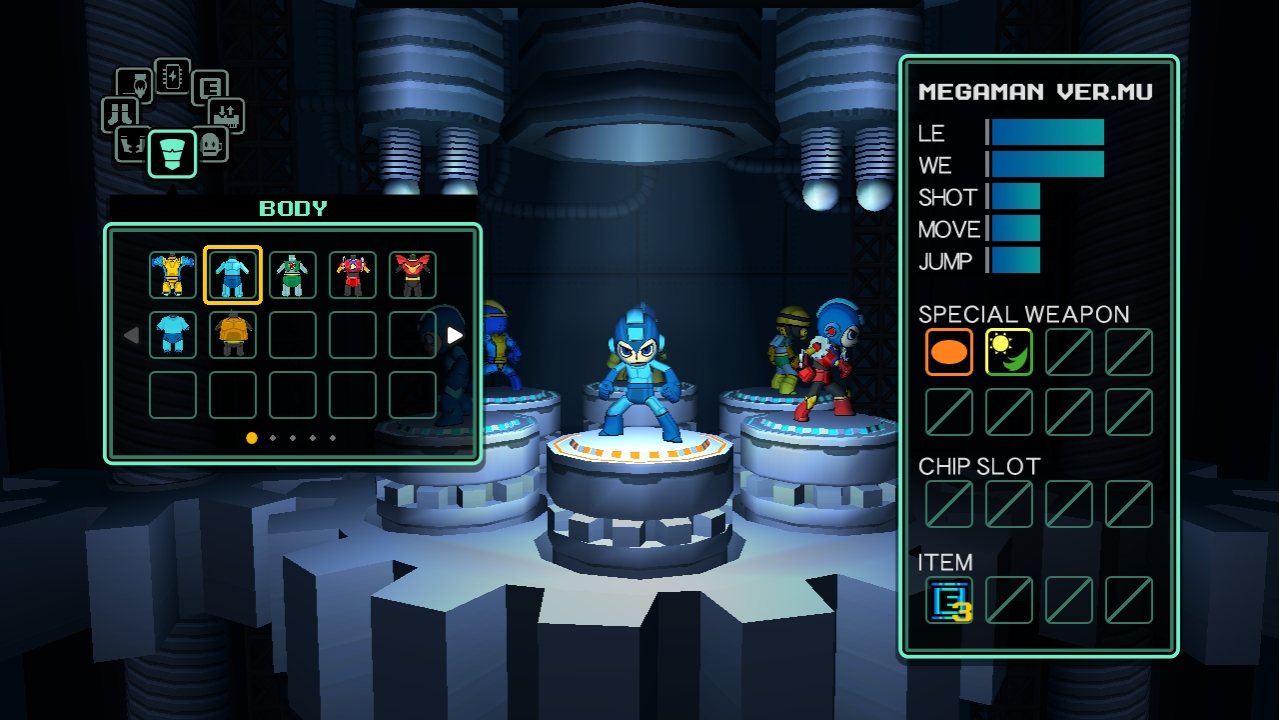This screenshot has height=720, width=1280.
Task: Select the red and black winged body
Action: coord(413,275)
